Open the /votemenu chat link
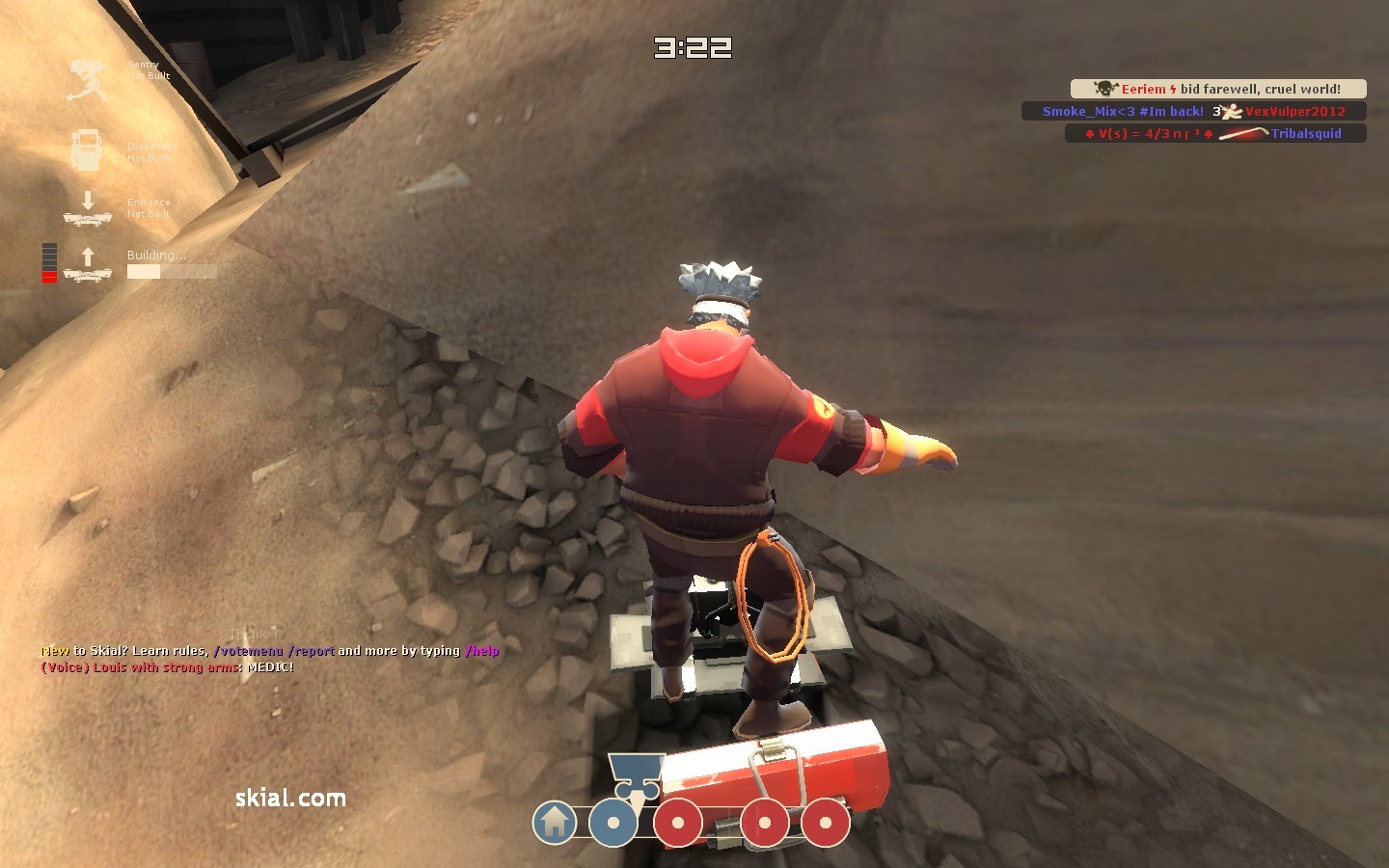This screenshot has width=1389, height=868. tap(249, 651)
